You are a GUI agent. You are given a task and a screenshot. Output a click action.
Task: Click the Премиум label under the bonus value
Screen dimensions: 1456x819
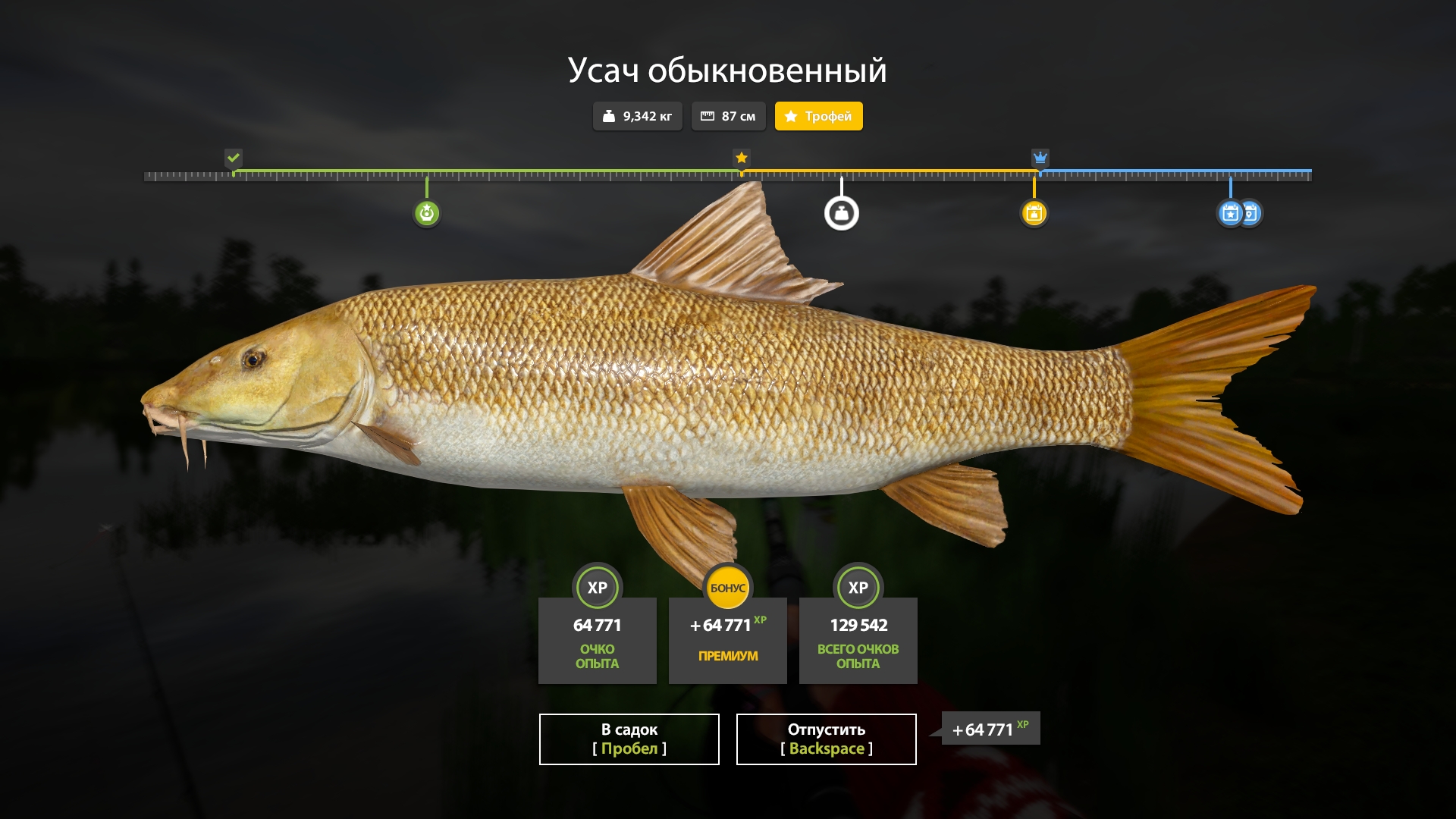pyautogui.click(x=727, y=657)
